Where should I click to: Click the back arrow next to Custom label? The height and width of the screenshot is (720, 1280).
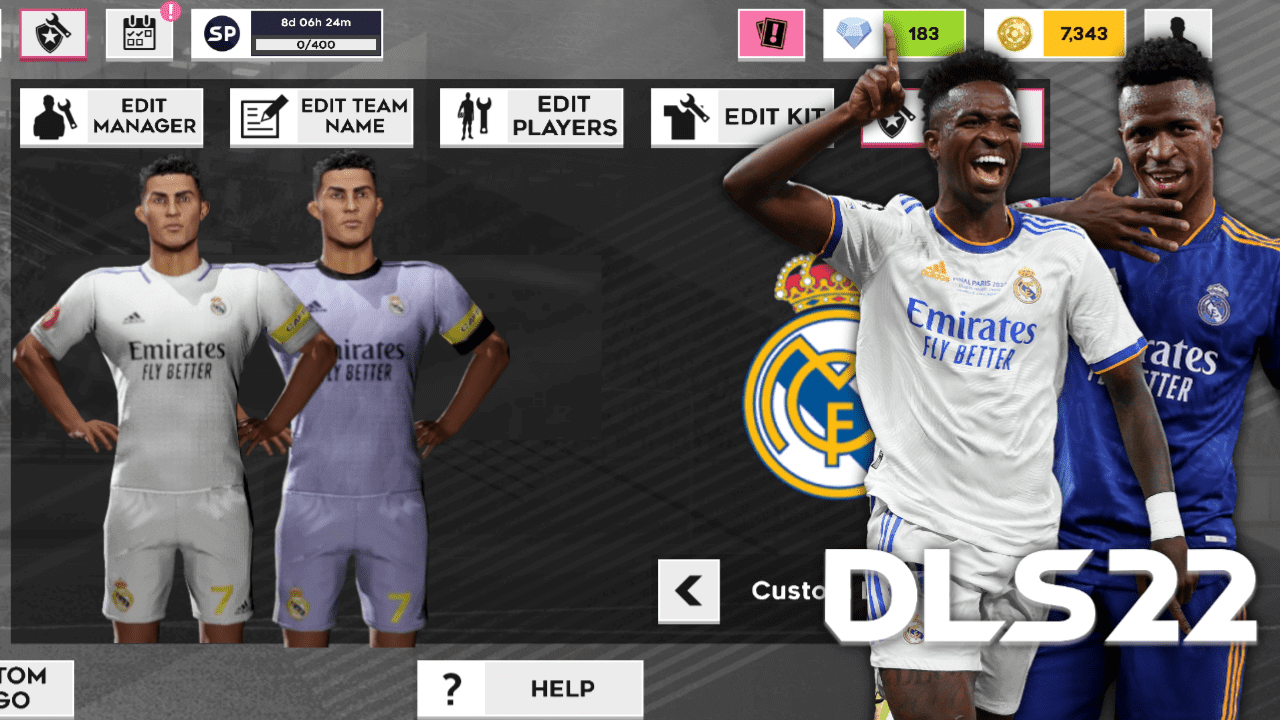688,591
